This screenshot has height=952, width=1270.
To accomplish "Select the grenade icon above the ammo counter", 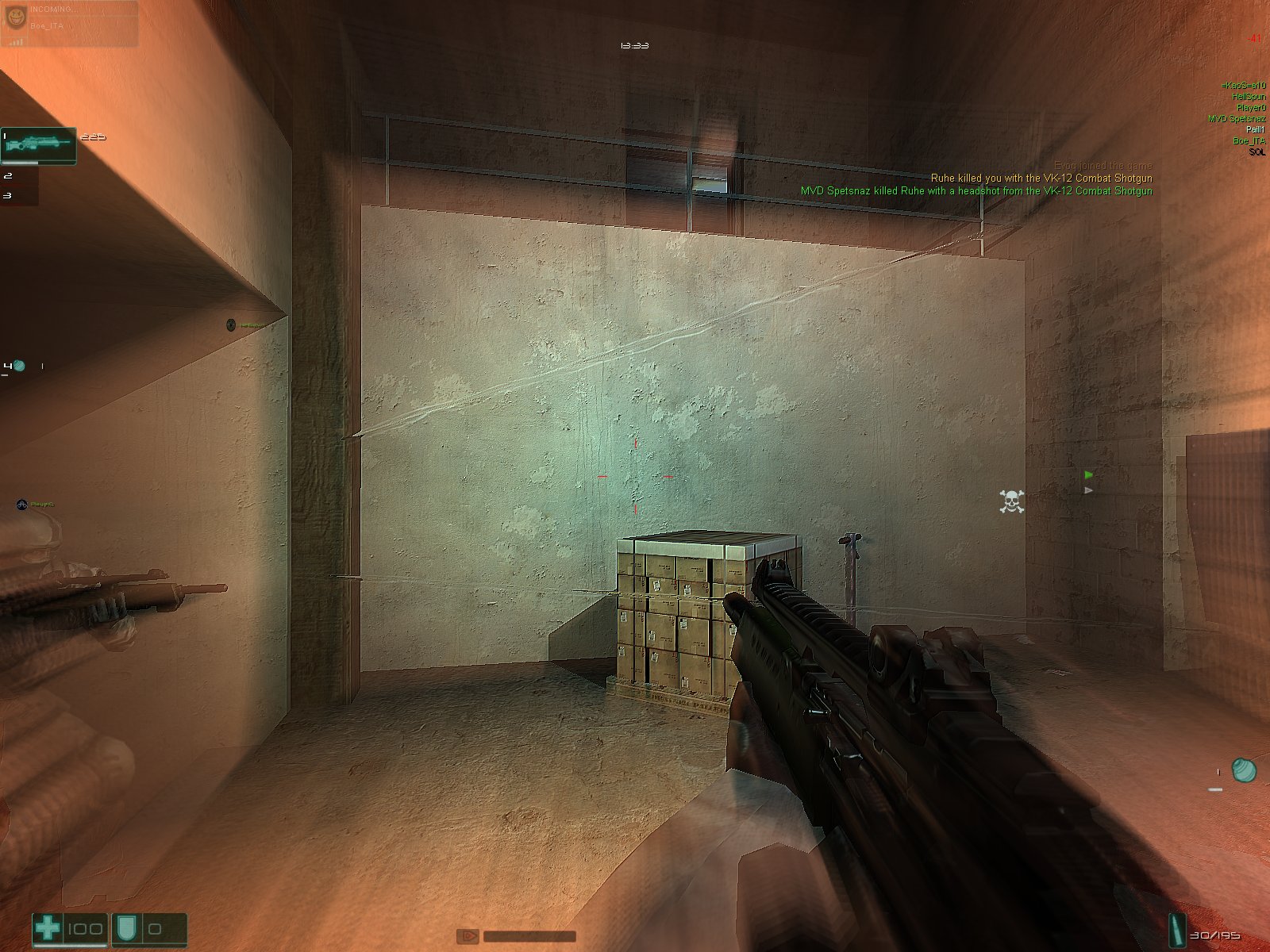I will [1242, 770].
